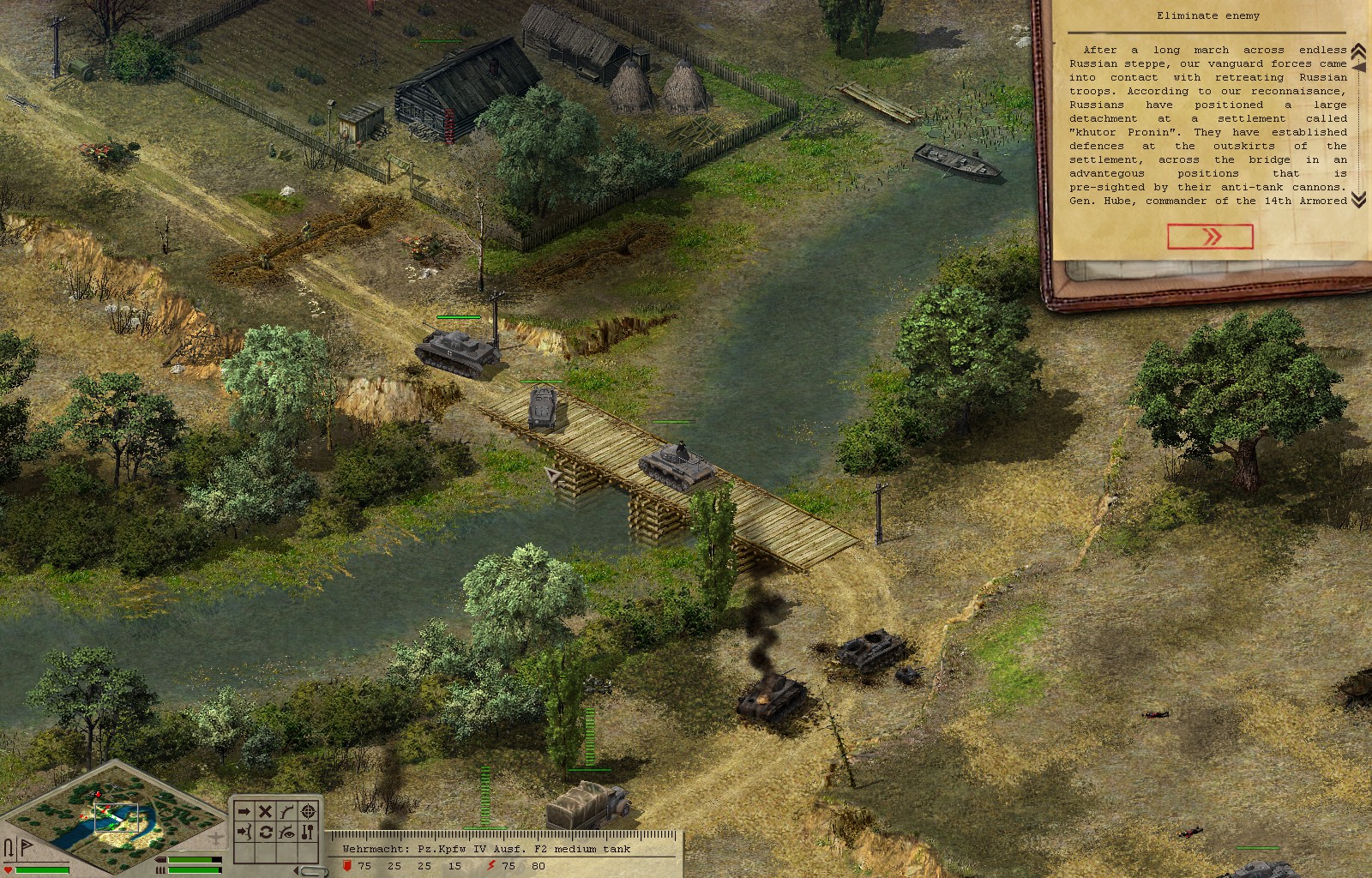Select the Eliminate enemy briefing header
Viewport: 1372px width, 878px height.
(x=1209, y=15)
